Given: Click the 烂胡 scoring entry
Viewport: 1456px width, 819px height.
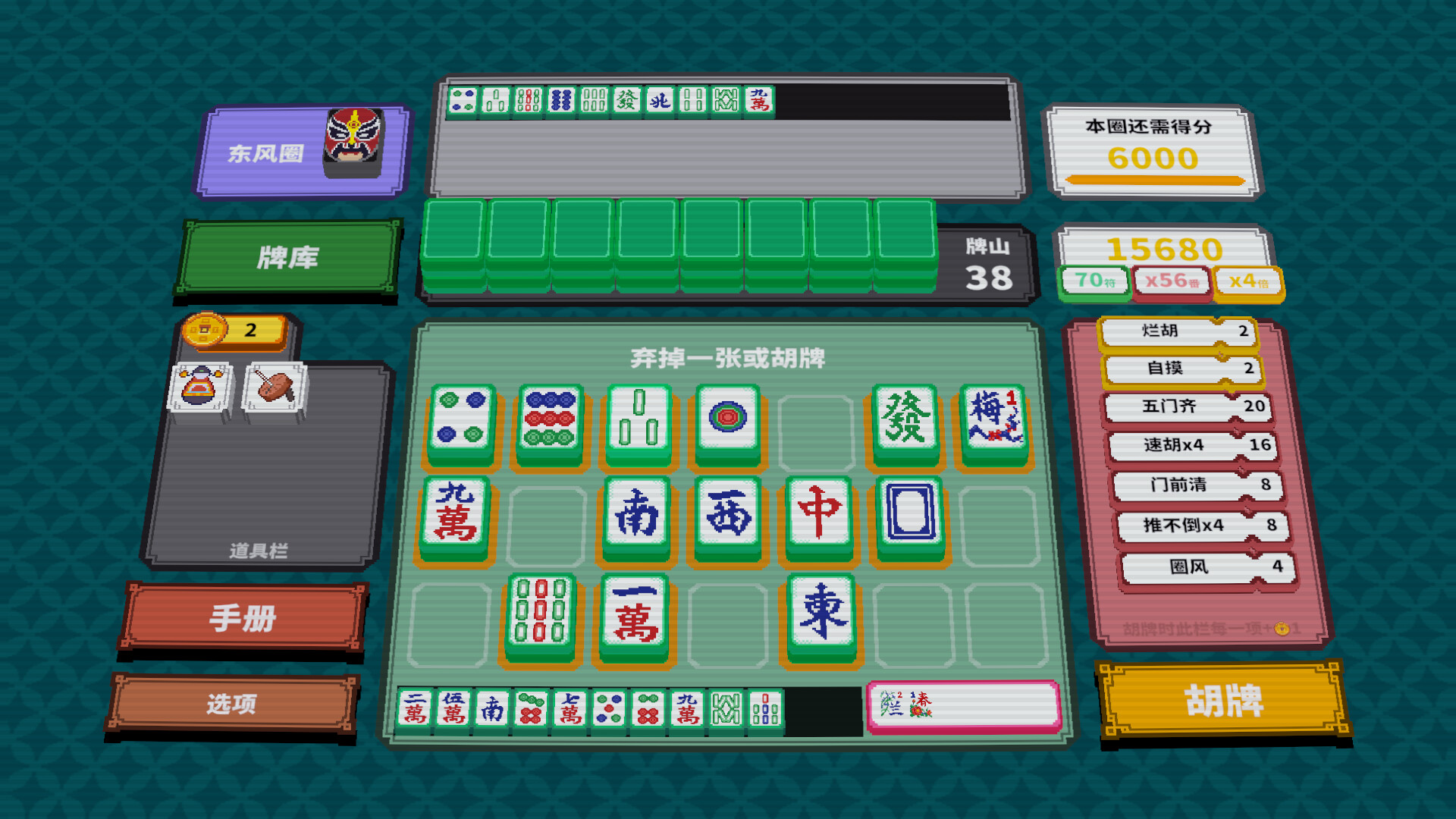Looking at the screenshot, I should coord(1179,332).
